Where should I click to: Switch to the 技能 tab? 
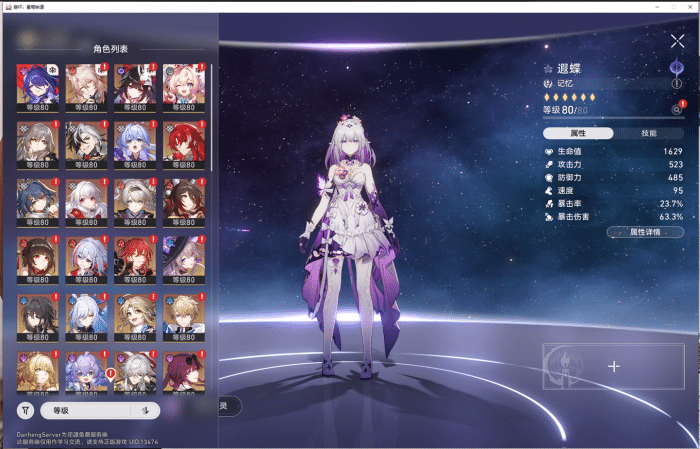point(649,133)
